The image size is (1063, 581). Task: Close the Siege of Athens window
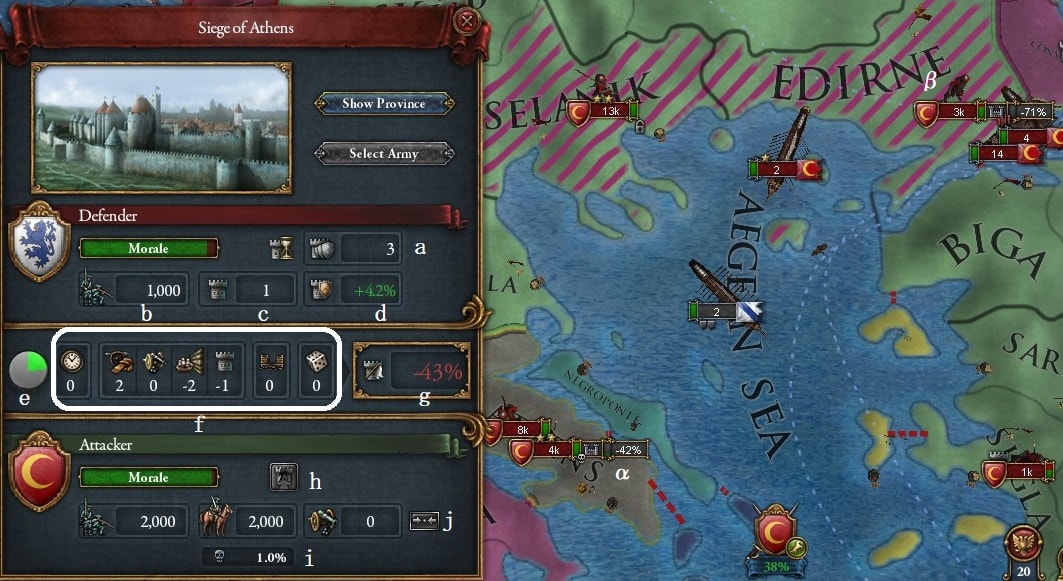tap(465, 22)
